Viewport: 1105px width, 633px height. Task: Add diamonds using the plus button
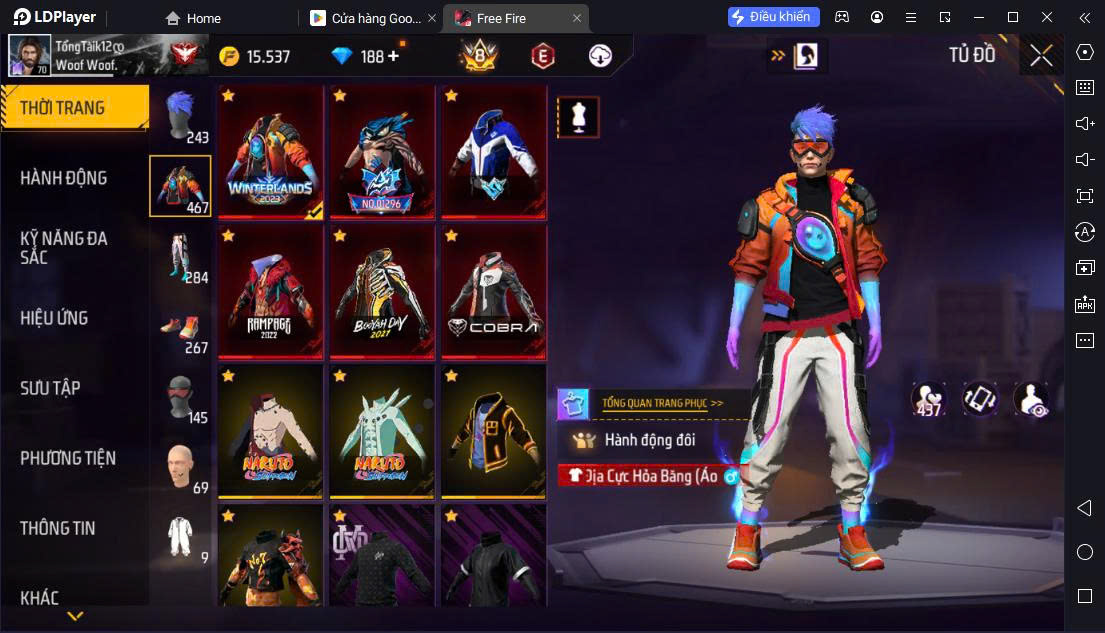coord(393,56)
